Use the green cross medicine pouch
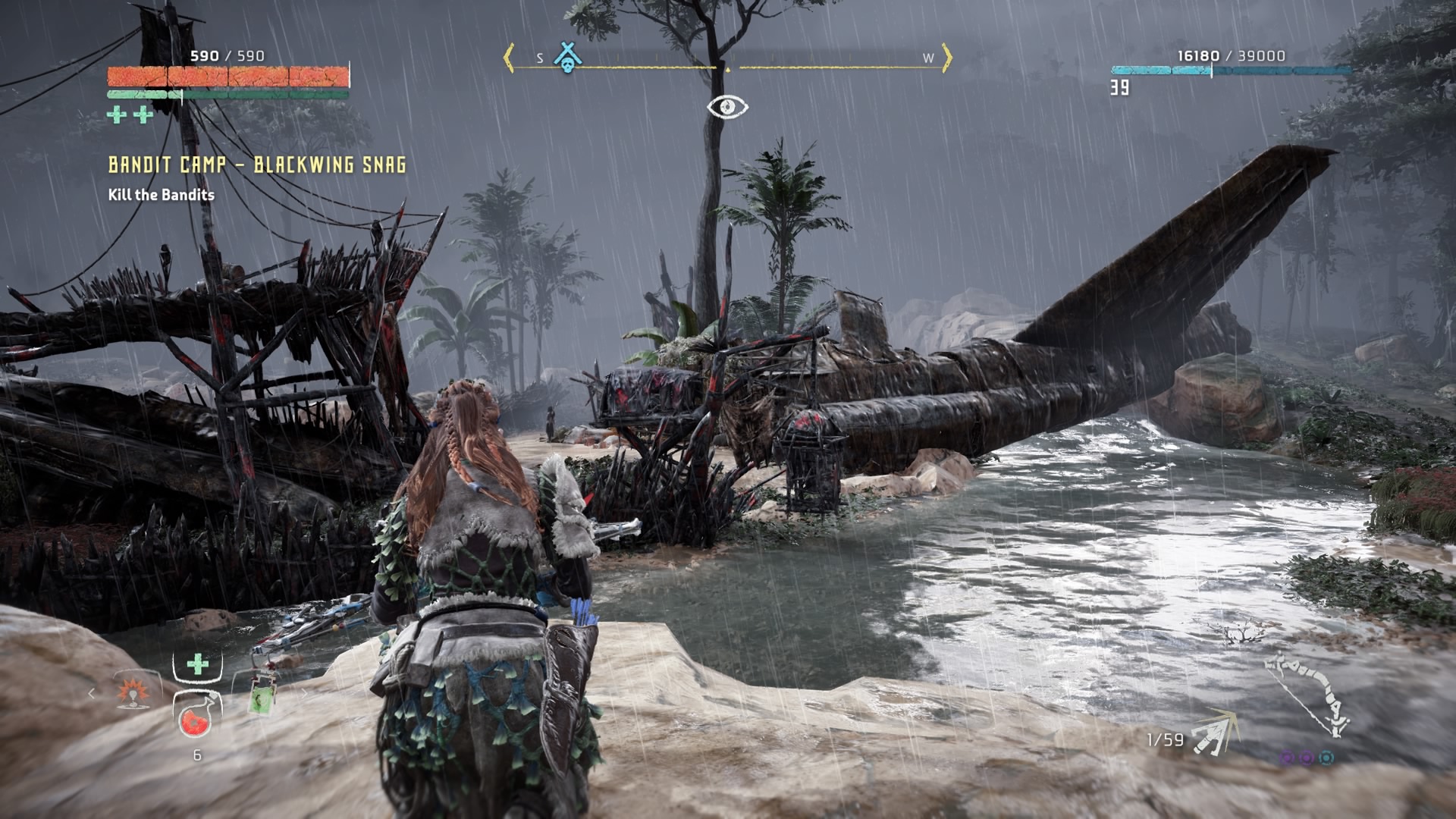Viewport: 1456px width, 819px height. click(x=197, y=665)
